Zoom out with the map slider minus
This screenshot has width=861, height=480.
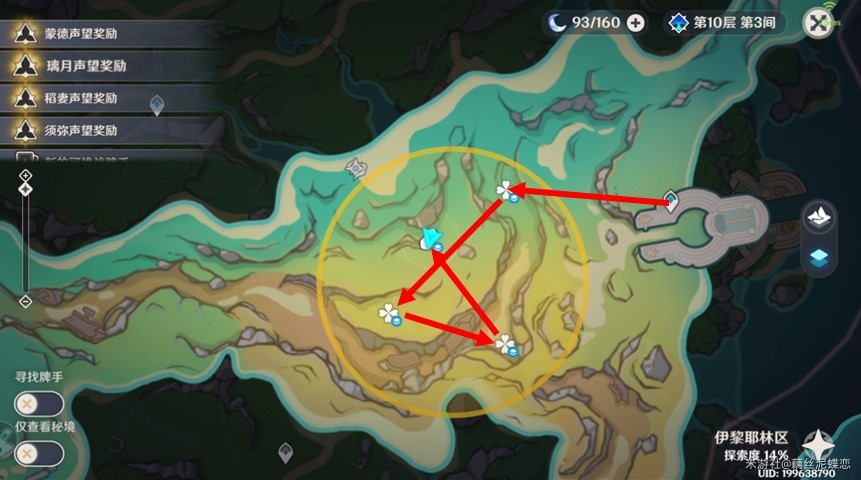coord(26,301)
